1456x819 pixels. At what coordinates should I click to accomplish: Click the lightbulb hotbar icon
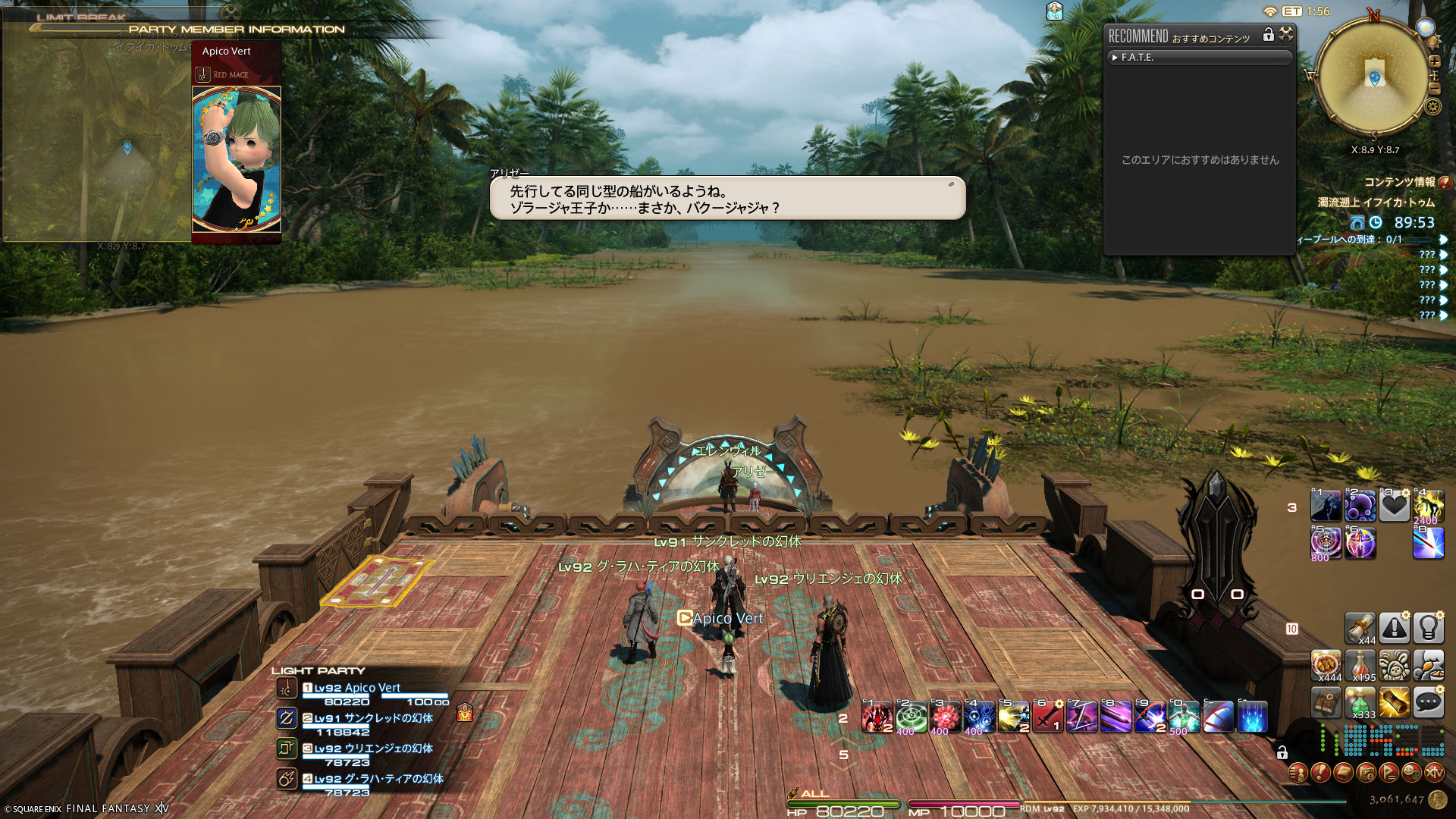(1428, 628)
